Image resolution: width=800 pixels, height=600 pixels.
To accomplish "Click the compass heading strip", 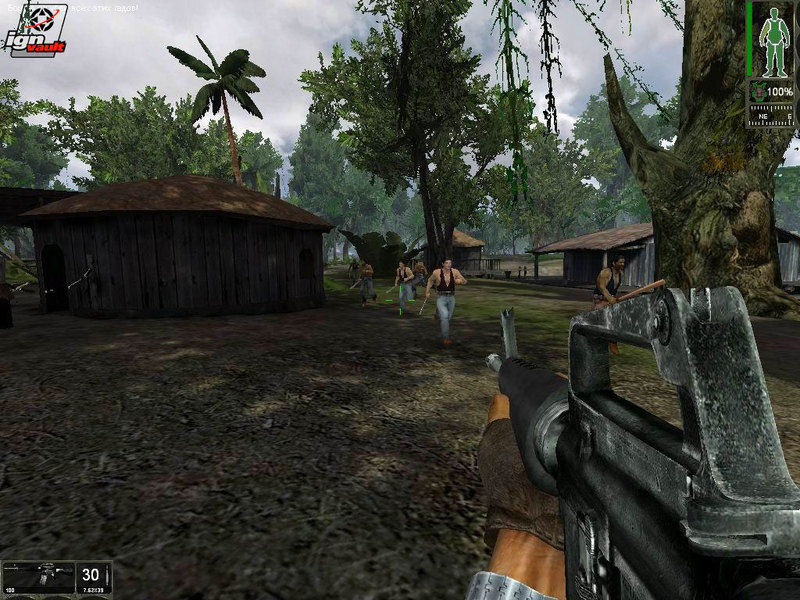I will point(770,115).
